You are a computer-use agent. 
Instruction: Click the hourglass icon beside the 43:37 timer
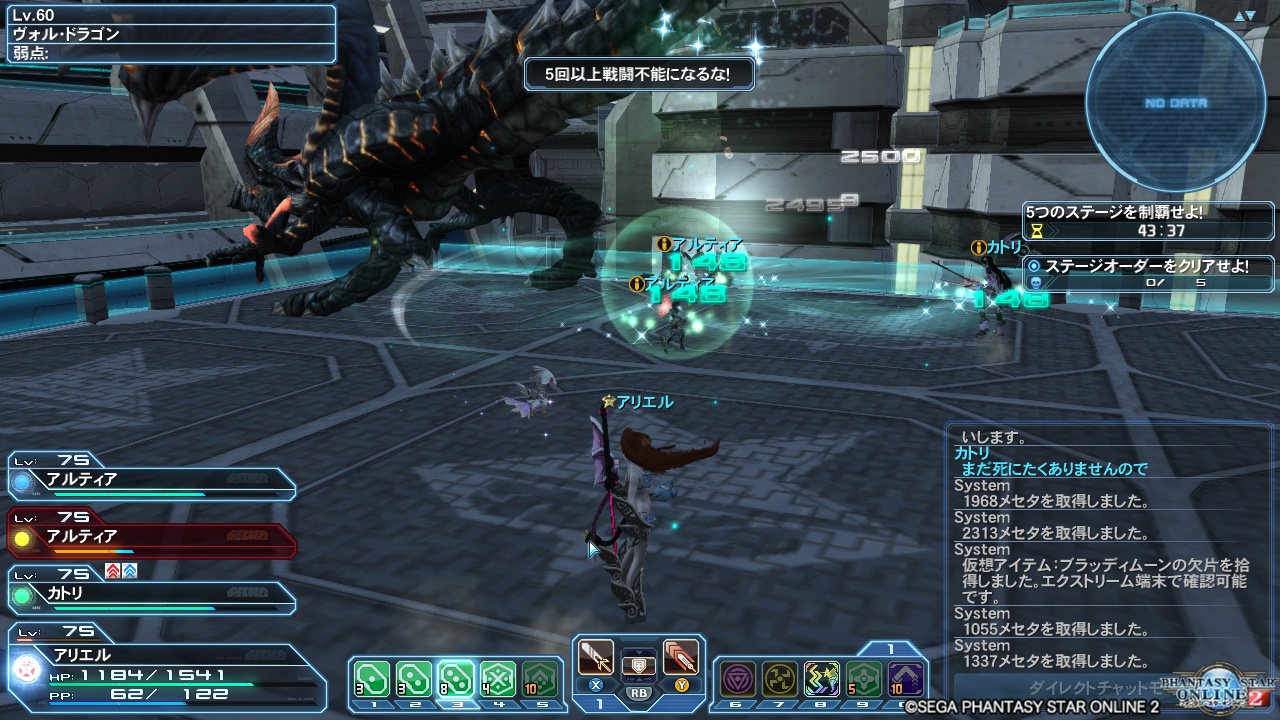point(1037,231)
